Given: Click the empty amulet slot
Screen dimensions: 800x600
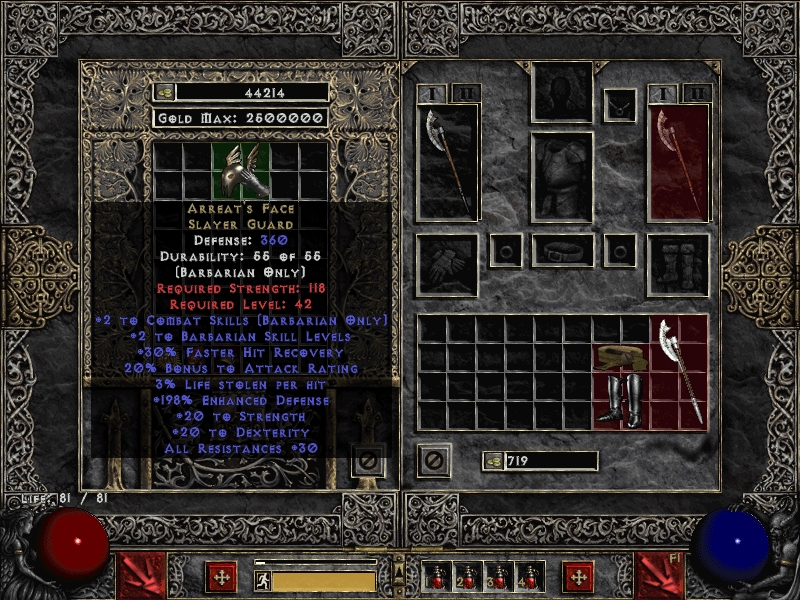Looking at the screenshot, I should point(620,104).
